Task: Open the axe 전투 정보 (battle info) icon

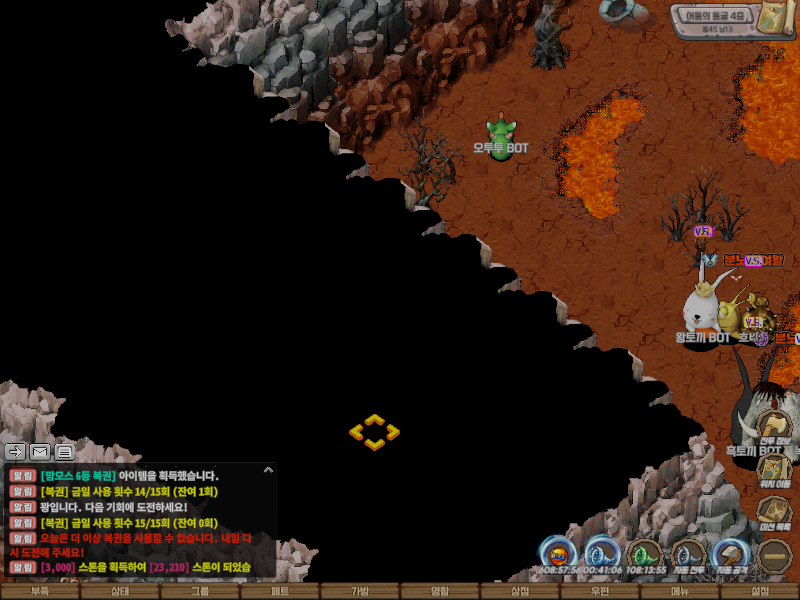Action: pos(774,427)
